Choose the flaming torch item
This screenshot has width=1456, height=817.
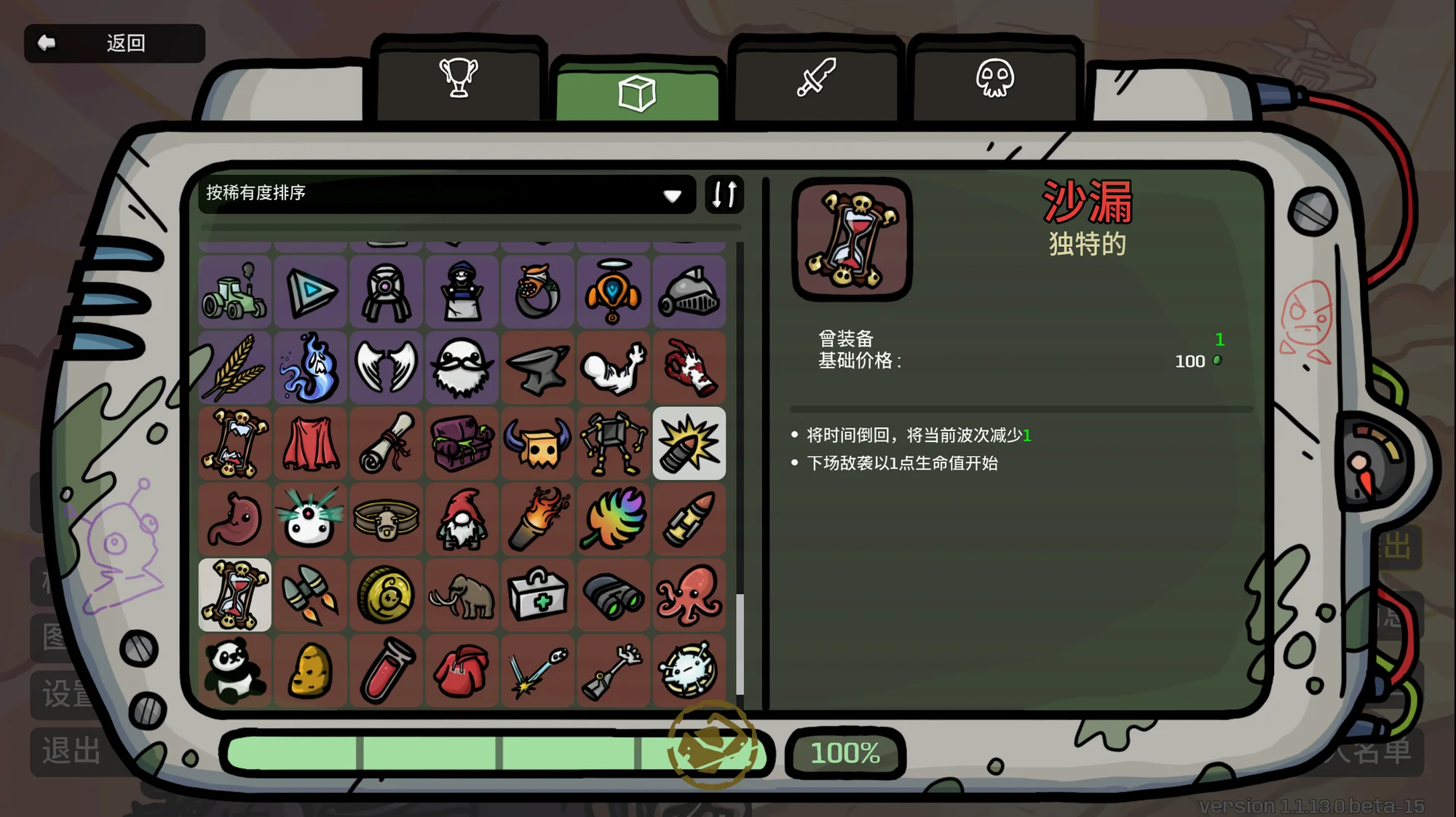click(537, 519)
